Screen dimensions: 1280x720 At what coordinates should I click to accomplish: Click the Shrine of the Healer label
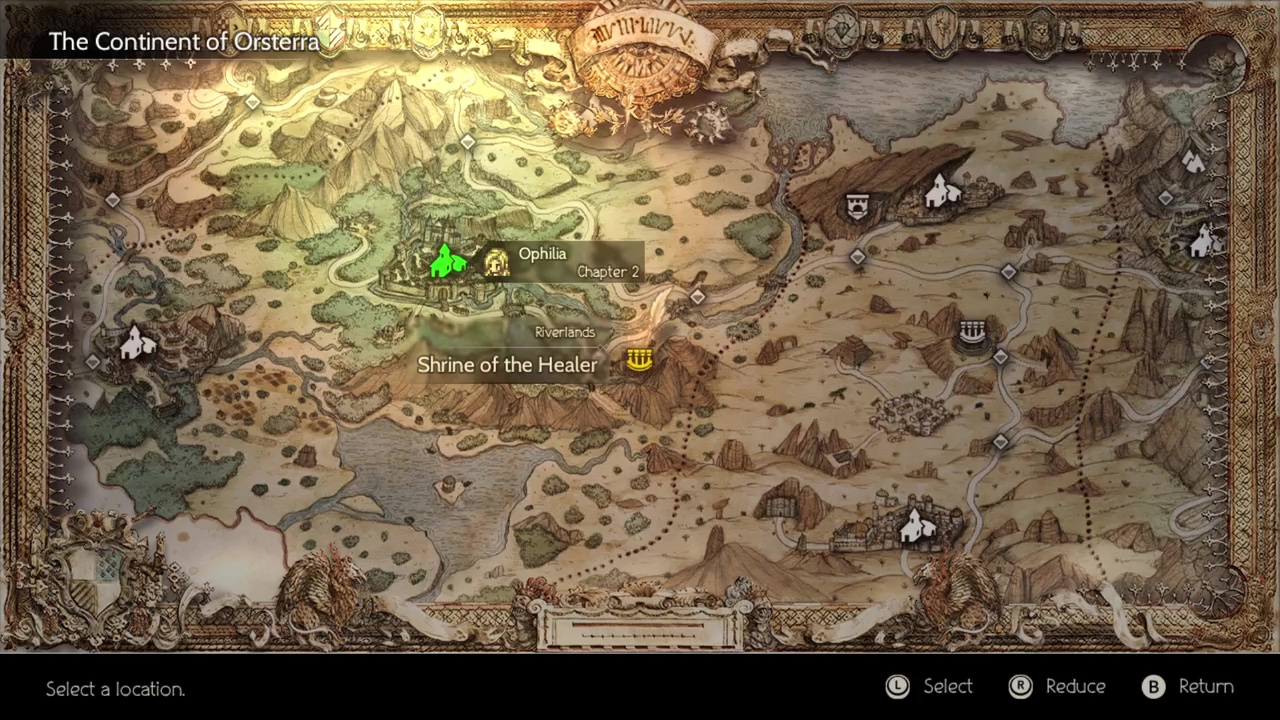coord(507,365)
